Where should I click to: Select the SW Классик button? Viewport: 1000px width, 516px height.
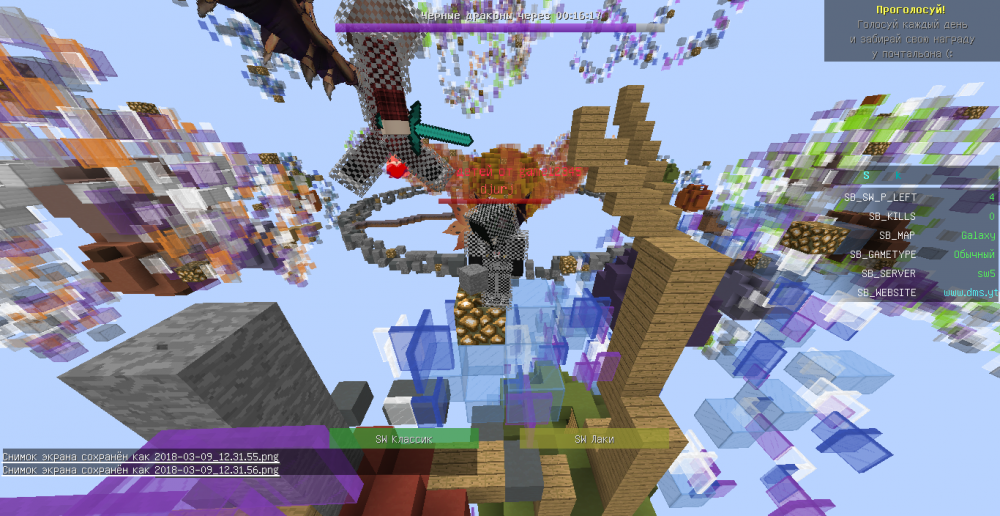(x=403, y=439)
